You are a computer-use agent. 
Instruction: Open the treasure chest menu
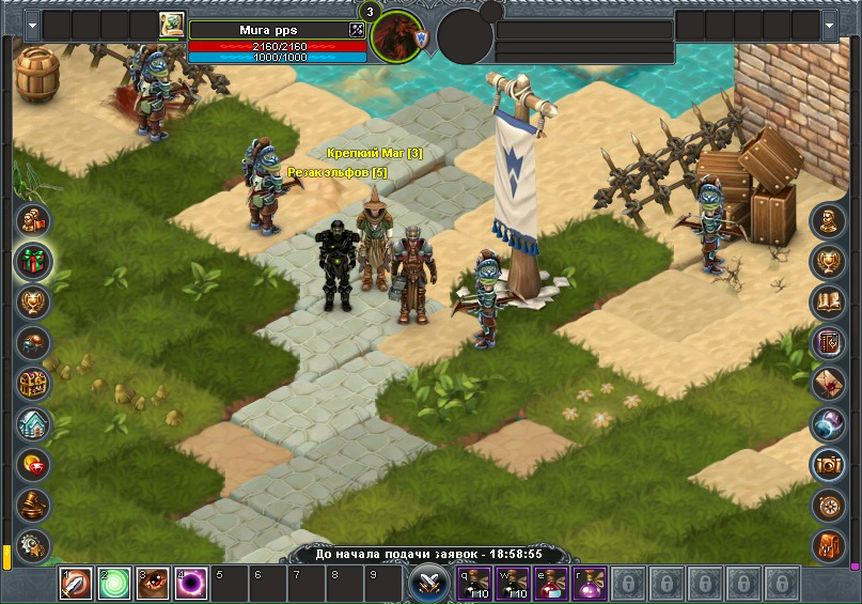pyautogui.click(x=34, y=383)
